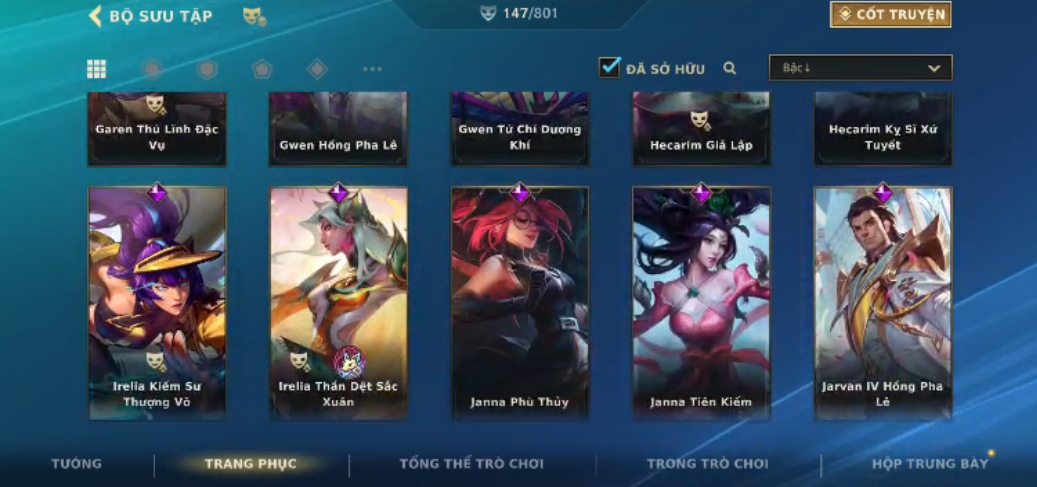Open the Bậc sort dropdown
The width and height of the screenshot is (1037, 487).
[860, 68]
